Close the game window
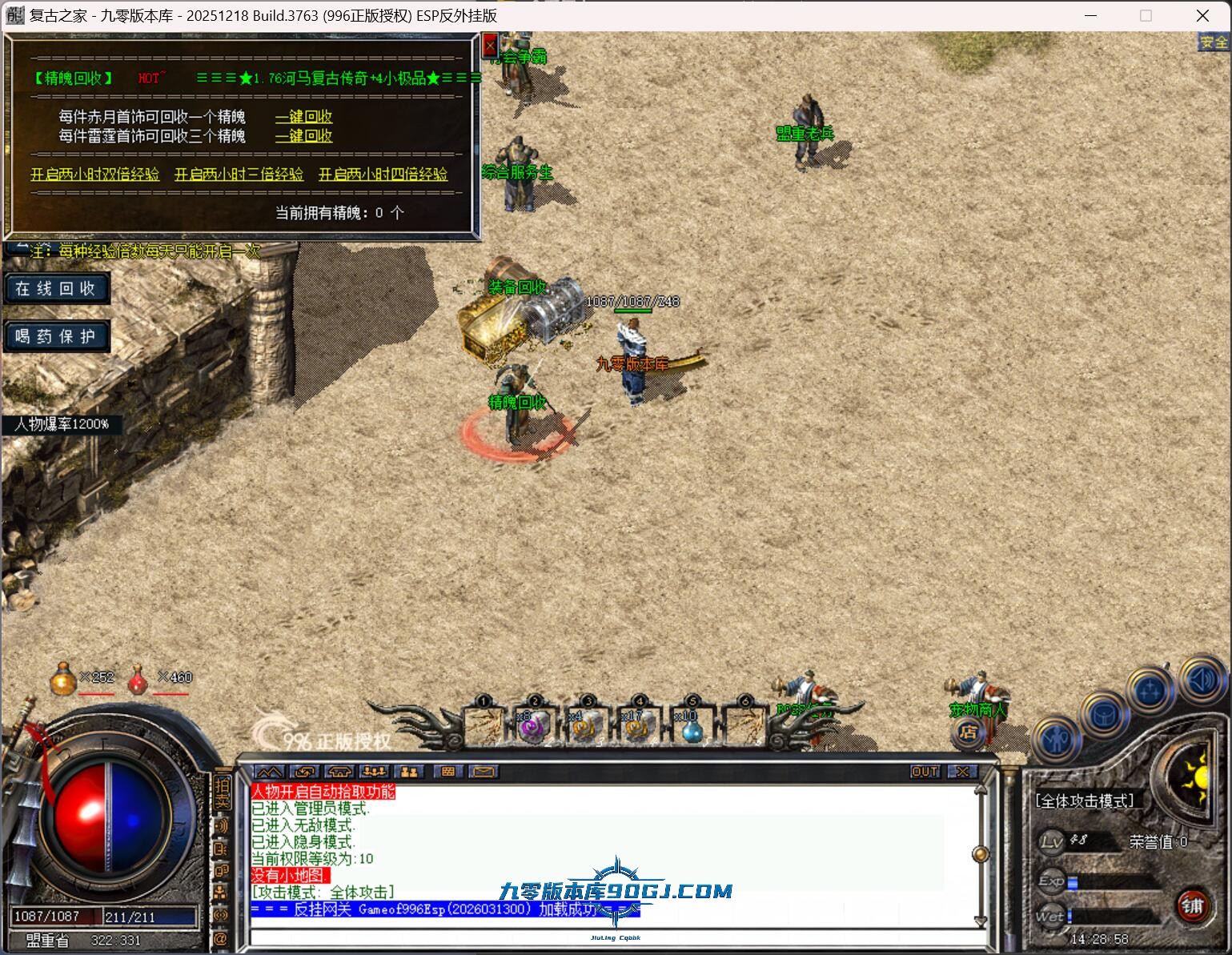1232x955 pixels. 1202,15
